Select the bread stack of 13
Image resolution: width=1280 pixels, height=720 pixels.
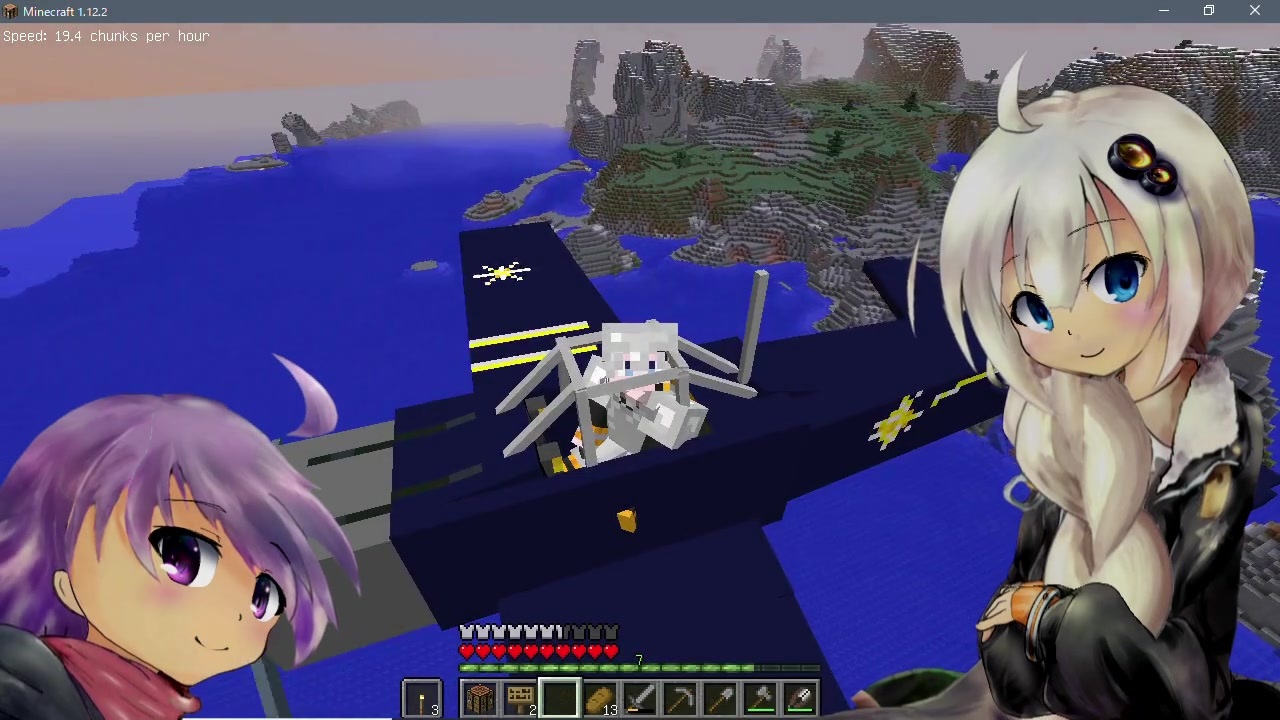pos(599,695)
